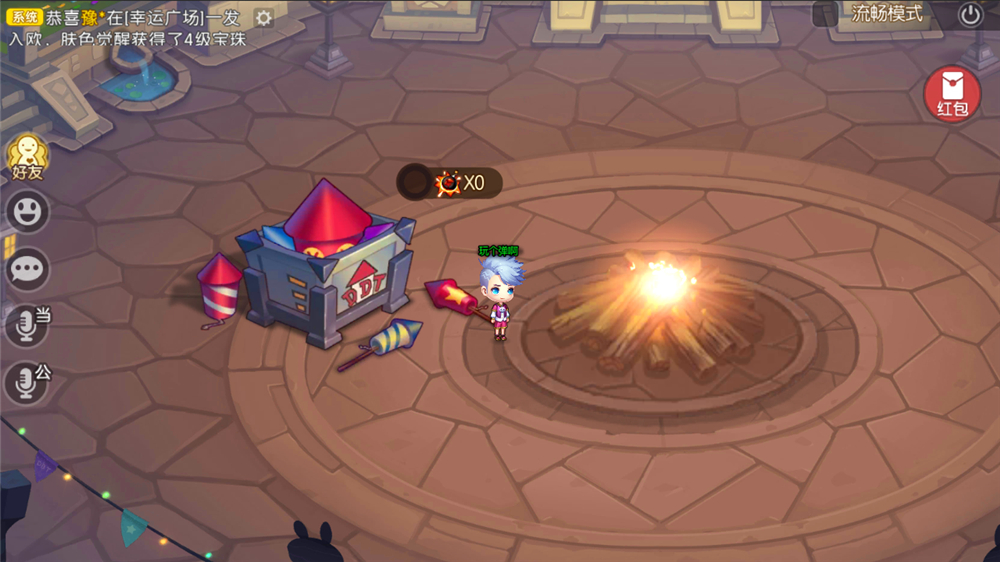Open the 红包 red envelope
The image size is (1000, 562).
coord(951,94)
